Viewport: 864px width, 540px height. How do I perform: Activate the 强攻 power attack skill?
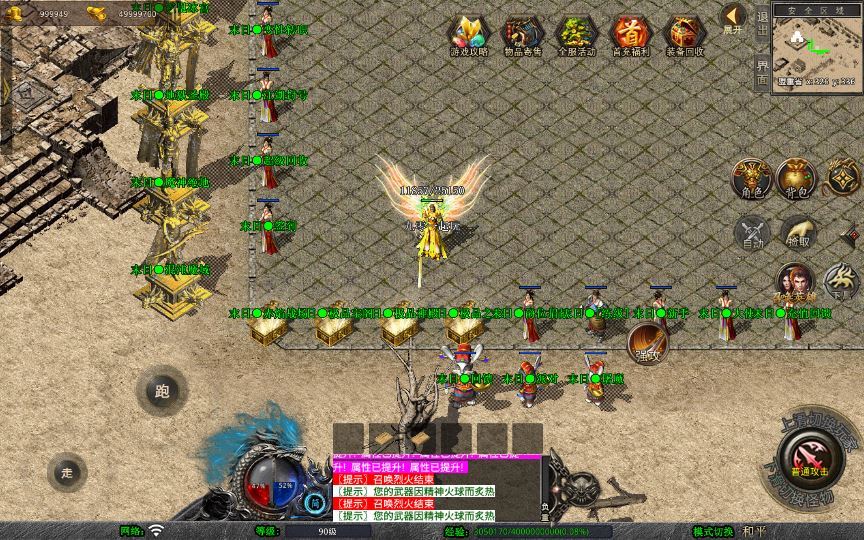pyautogui.click(x=647, y=344)
